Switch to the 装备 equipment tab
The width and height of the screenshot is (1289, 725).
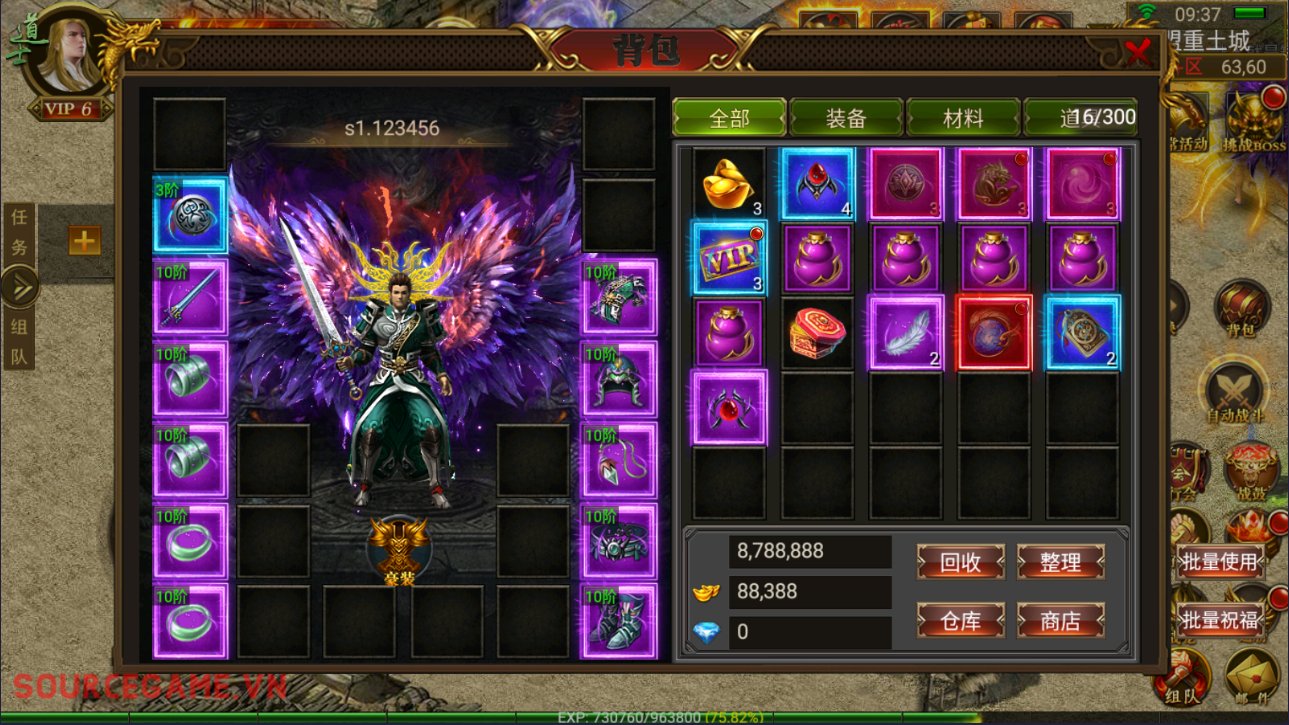[x=846, y=118]
